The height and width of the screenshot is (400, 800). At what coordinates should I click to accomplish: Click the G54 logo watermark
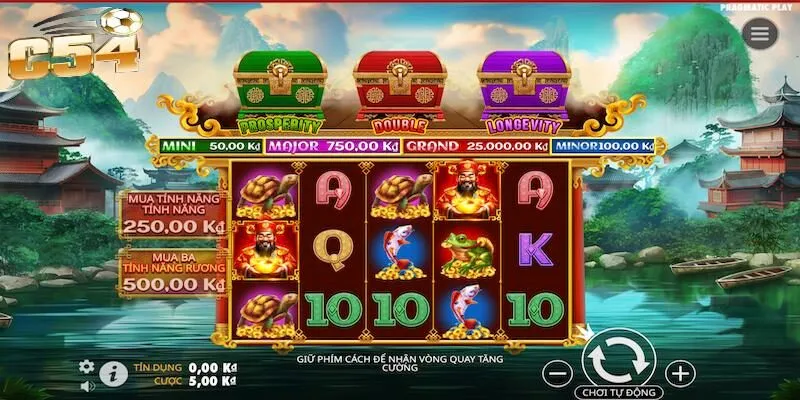point(73,45)
